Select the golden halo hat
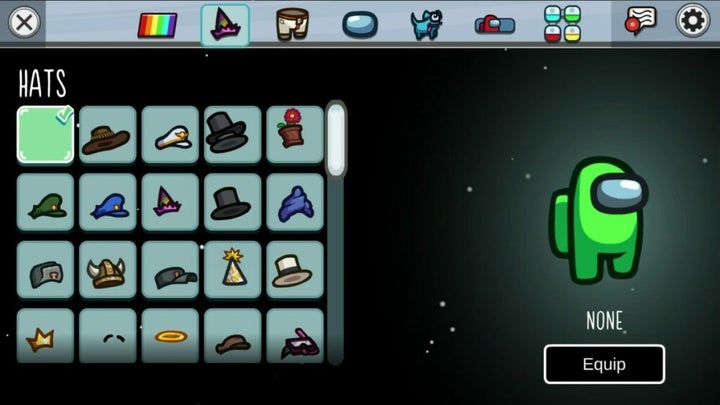 [170, 336]
